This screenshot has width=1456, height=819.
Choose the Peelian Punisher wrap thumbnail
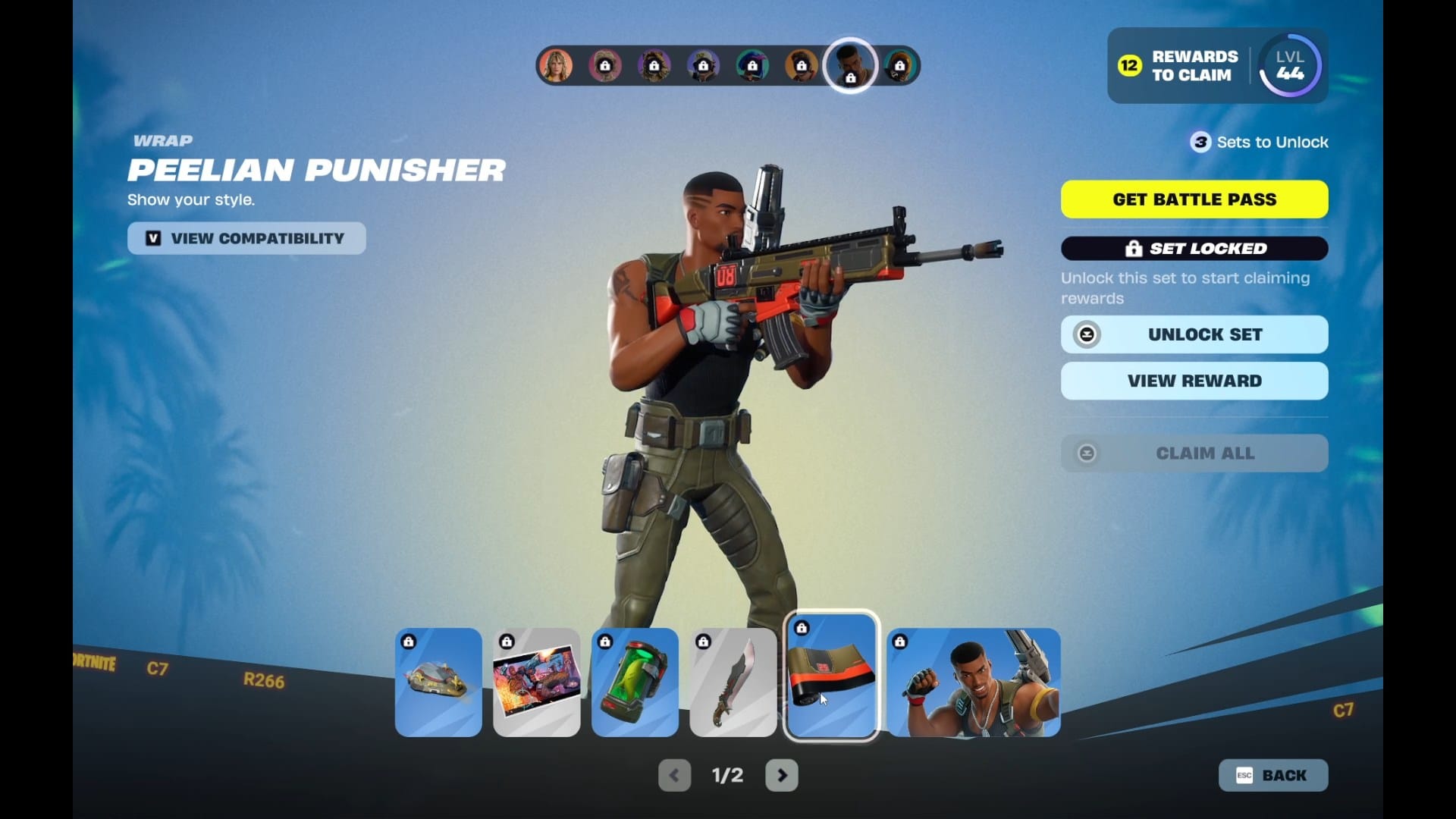pyautogui.click(x=831, y=676)
